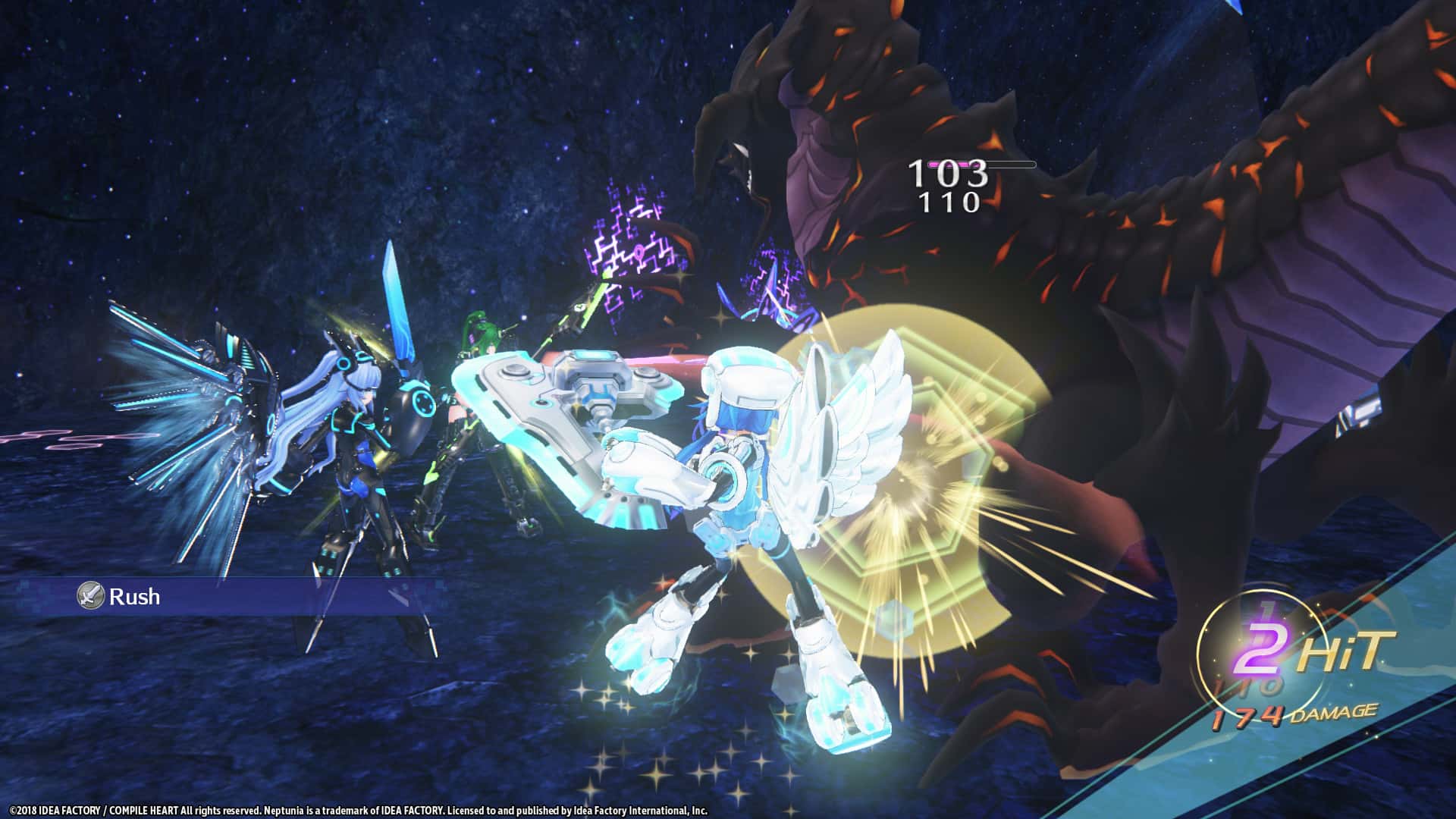Screen dimensions: 1456x819
Task: Click the winged white character's back thrusters
Action: (x=827, y=440)
